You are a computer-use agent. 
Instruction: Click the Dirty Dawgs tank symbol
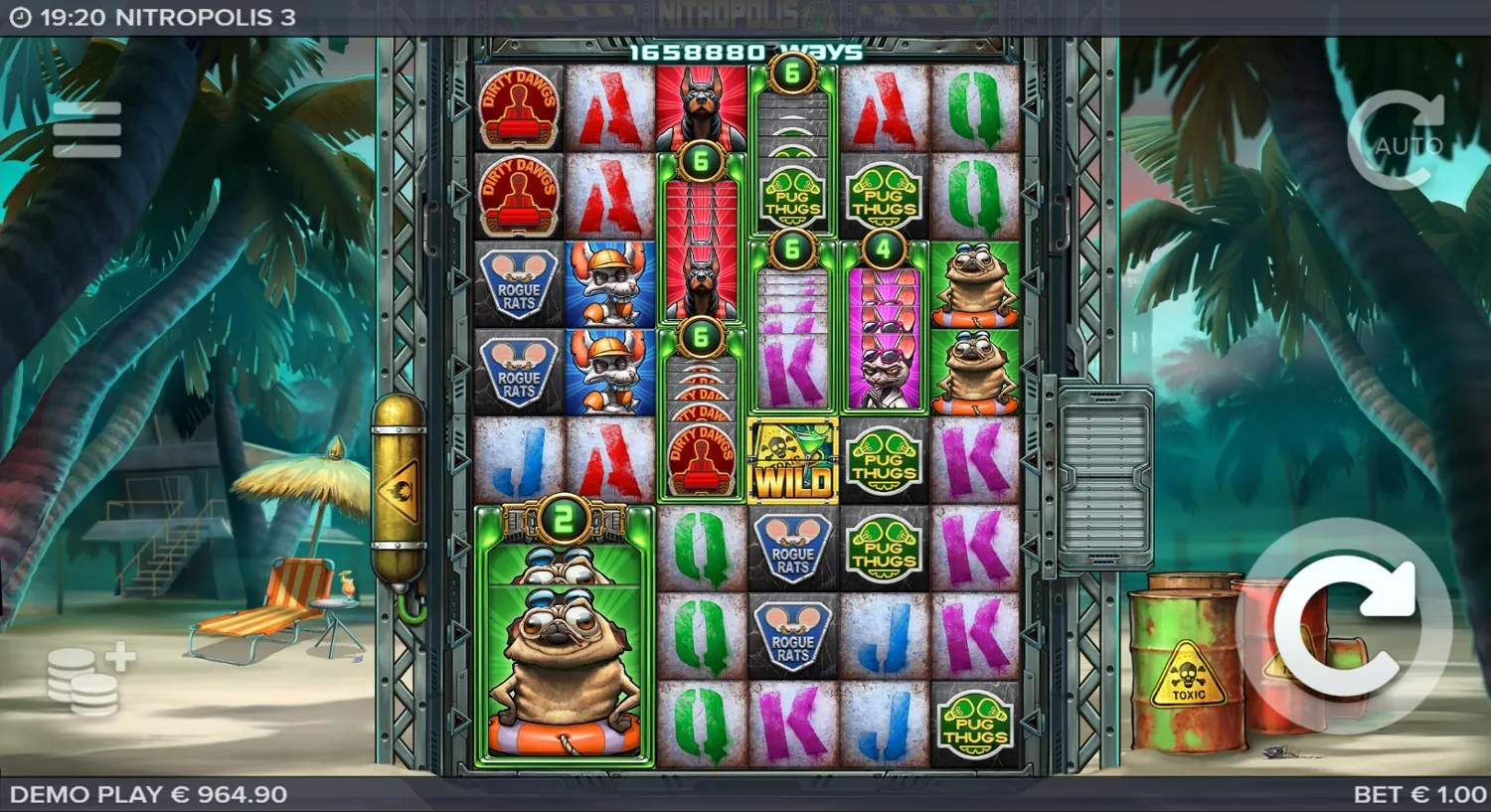[520, 107]
